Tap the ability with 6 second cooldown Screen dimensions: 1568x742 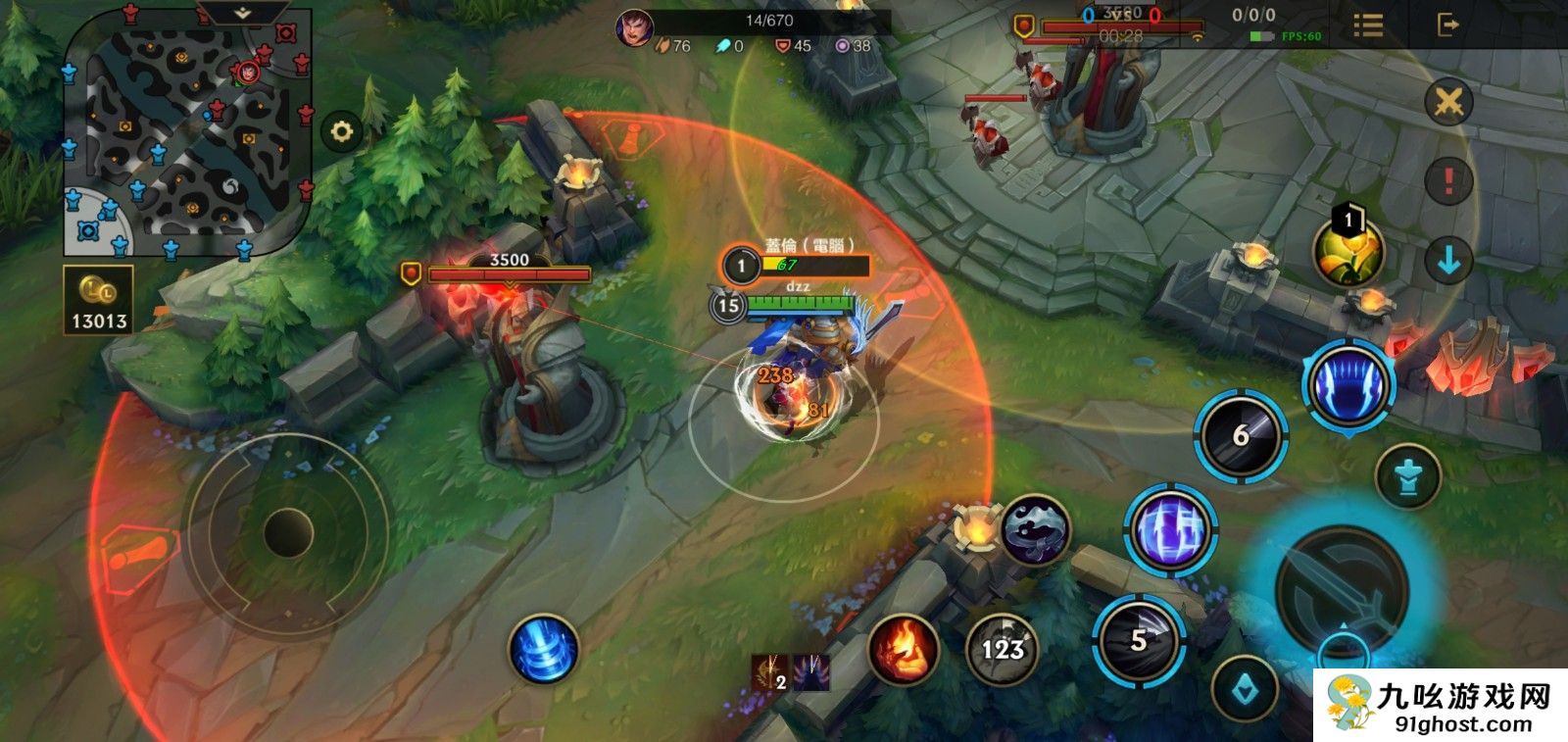1240,434
